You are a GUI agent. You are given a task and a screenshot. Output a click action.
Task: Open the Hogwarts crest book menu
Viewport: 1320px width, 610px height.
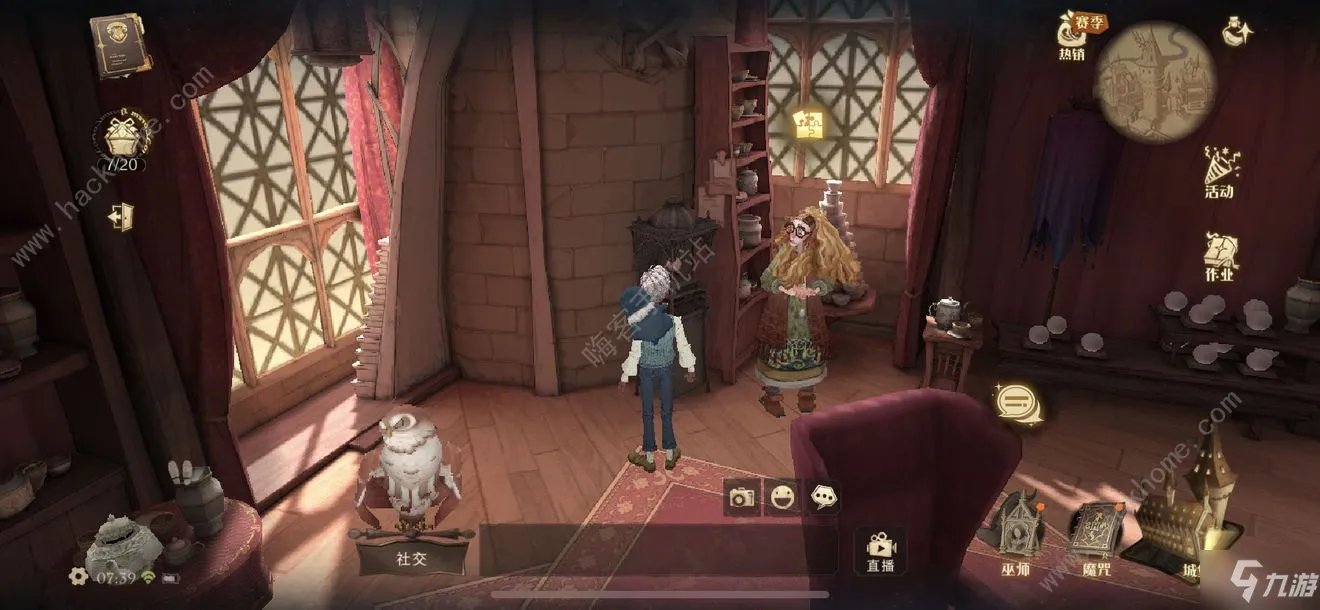point(121,45)
